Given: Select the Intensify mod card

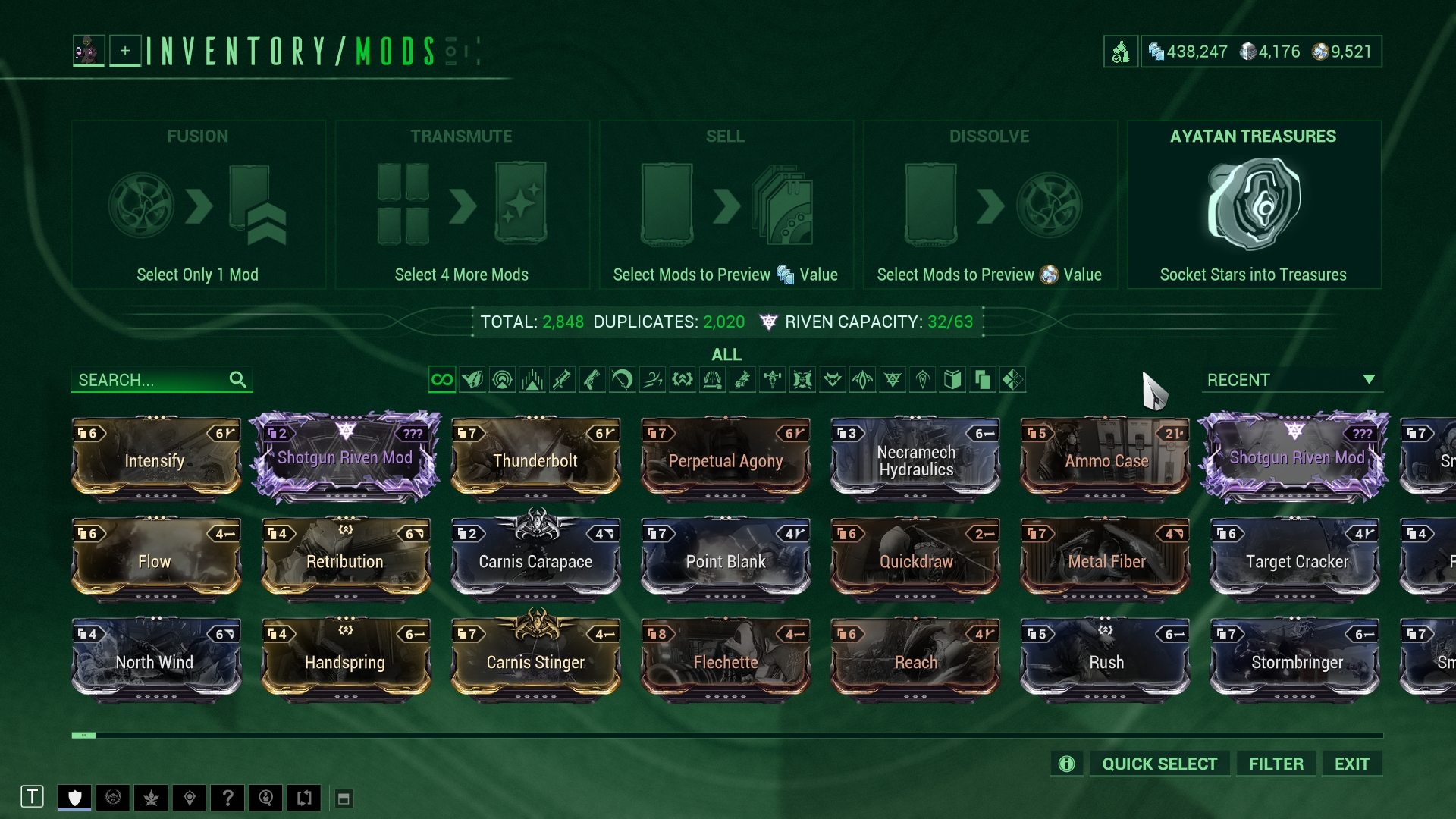Looking at the screenshot, I should 155,459.
